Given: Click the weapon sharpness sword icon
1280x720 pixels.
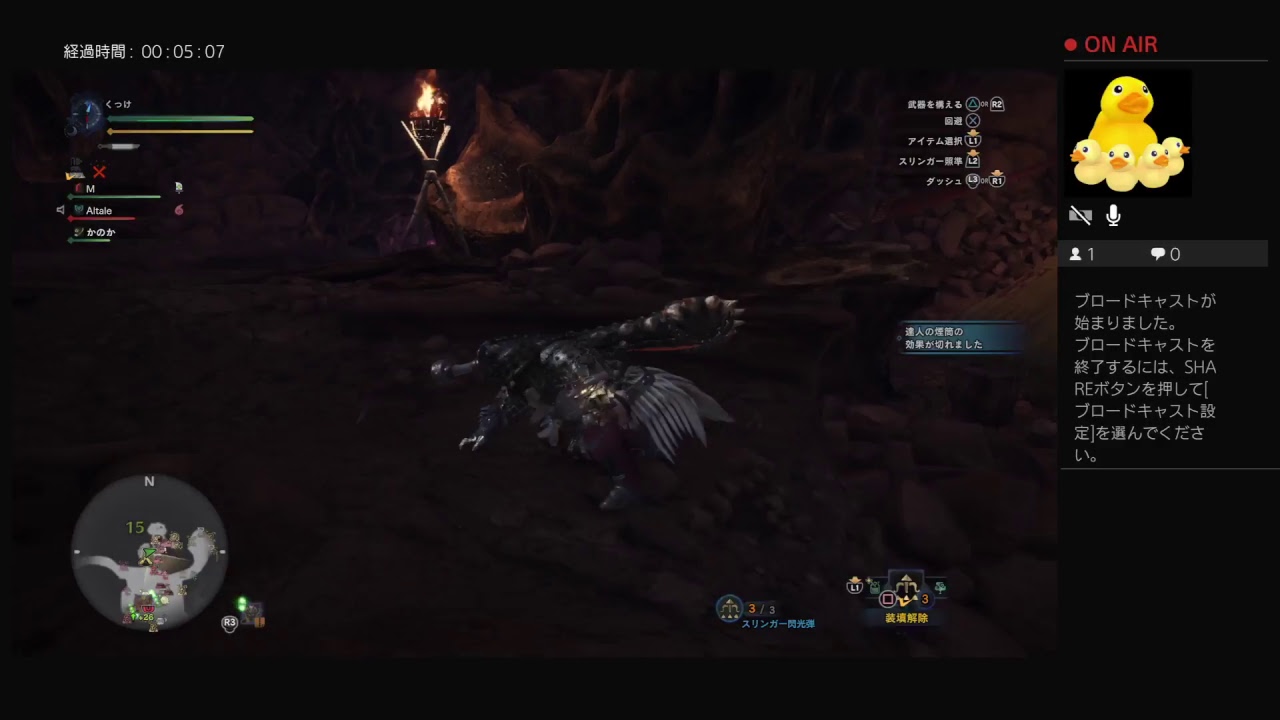Looking at the screenshot, I should 116,146.
